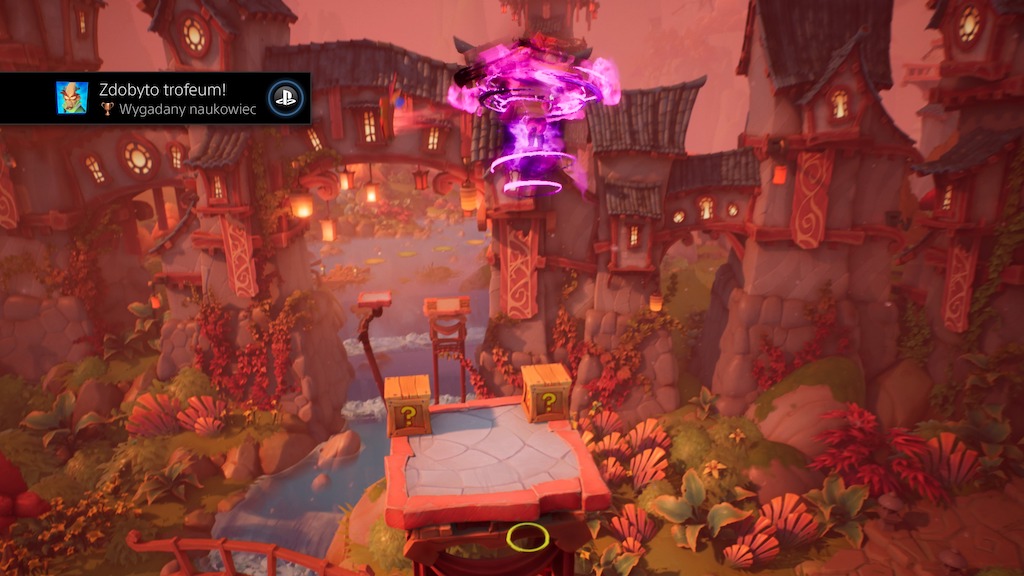Viewport: 1024px width, 576px height.
Task: Click the Wygadany naukowiec trophy thumbnail
Action: tap(71, 98)
